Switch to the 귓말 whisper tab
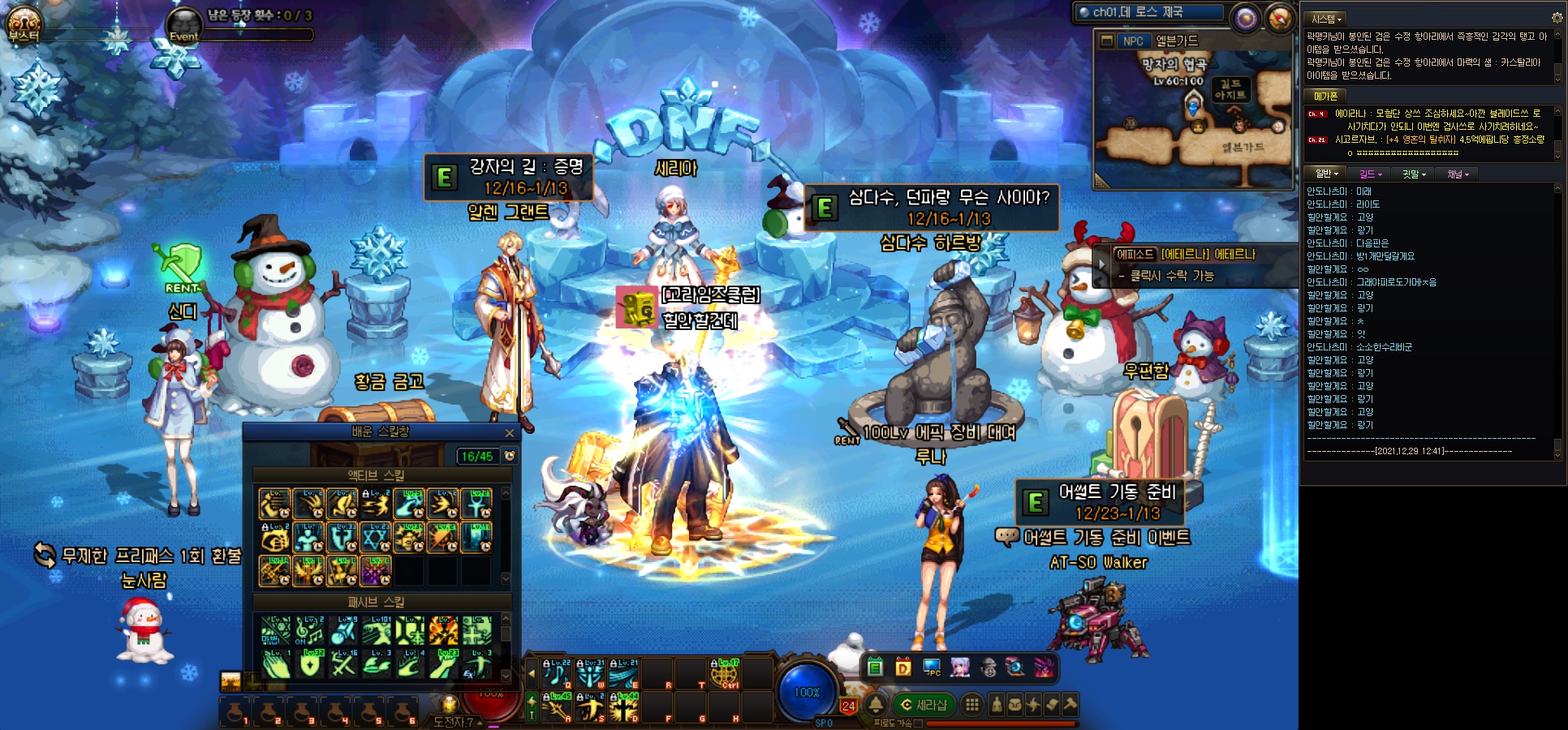Viewport: 1568px width, 730px height. pos(1414,174)
